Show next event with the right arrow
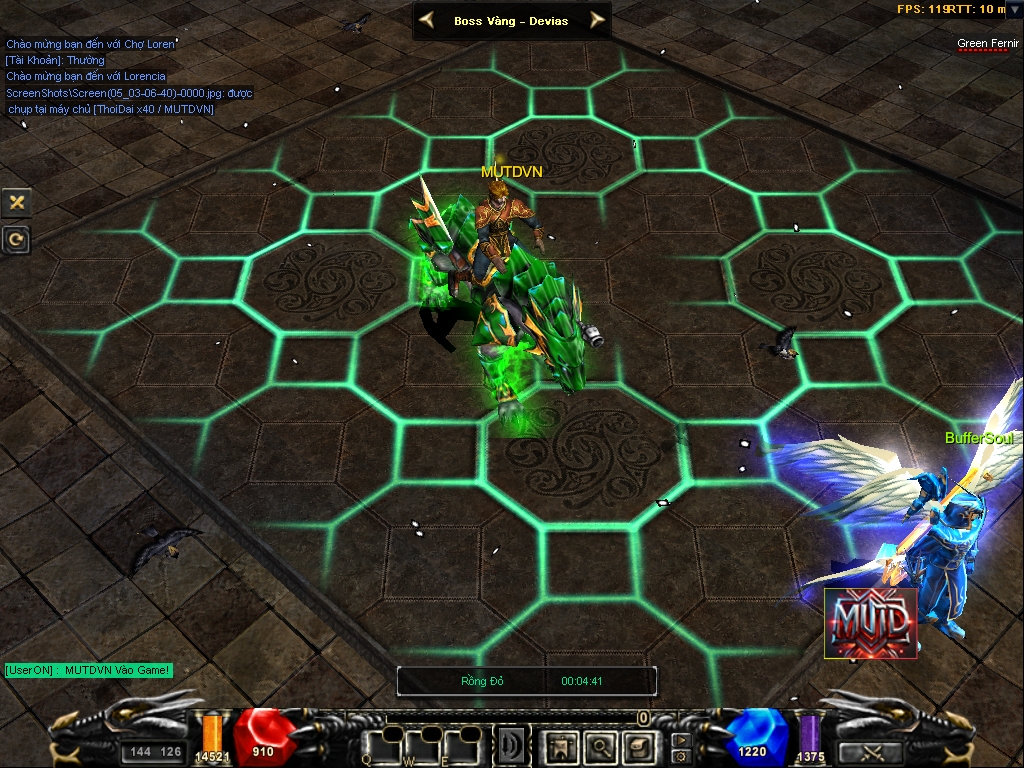 tap(597, 20)
